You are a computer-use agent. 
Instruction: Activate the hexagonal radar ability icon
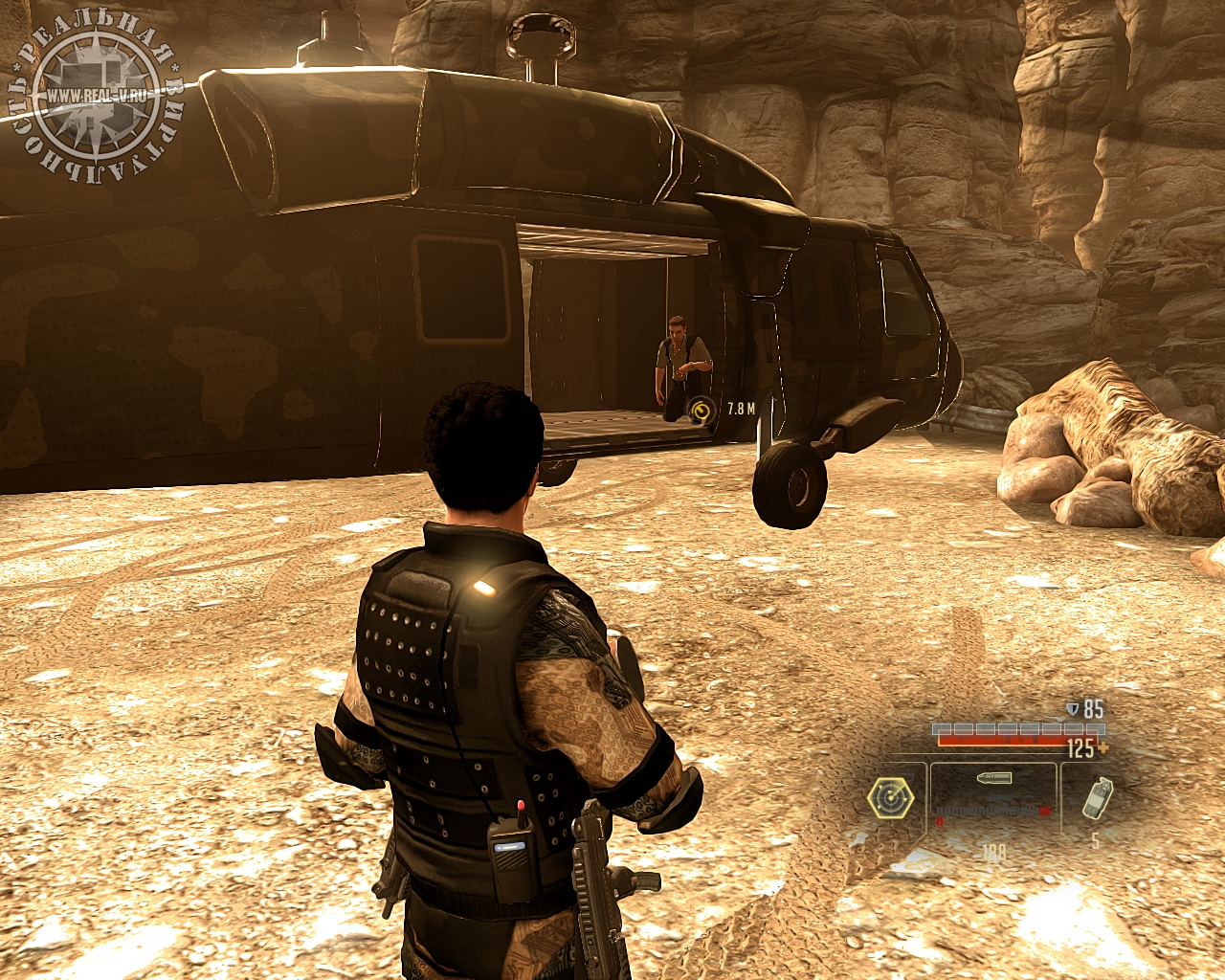pos(890,797)
